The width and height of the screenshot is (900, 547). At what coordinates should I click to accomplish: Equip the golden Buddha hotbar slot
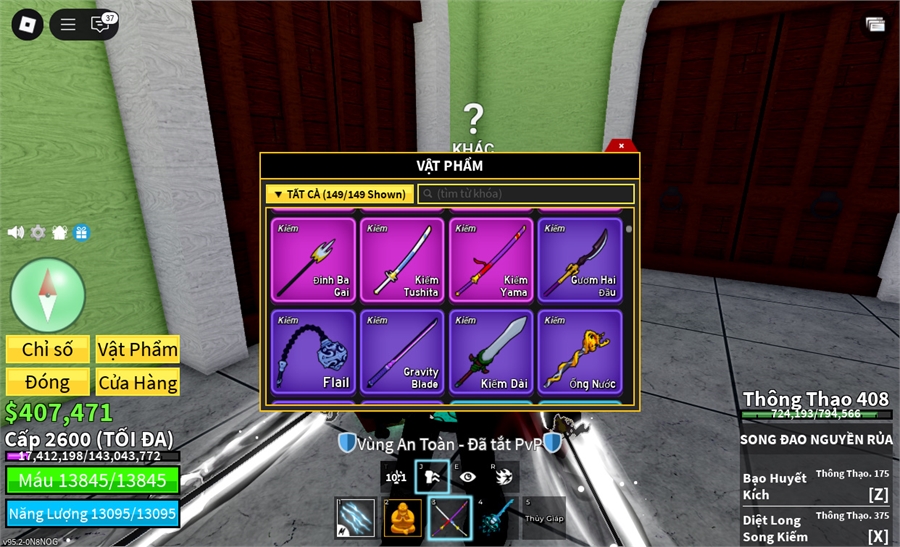point(403,518)
